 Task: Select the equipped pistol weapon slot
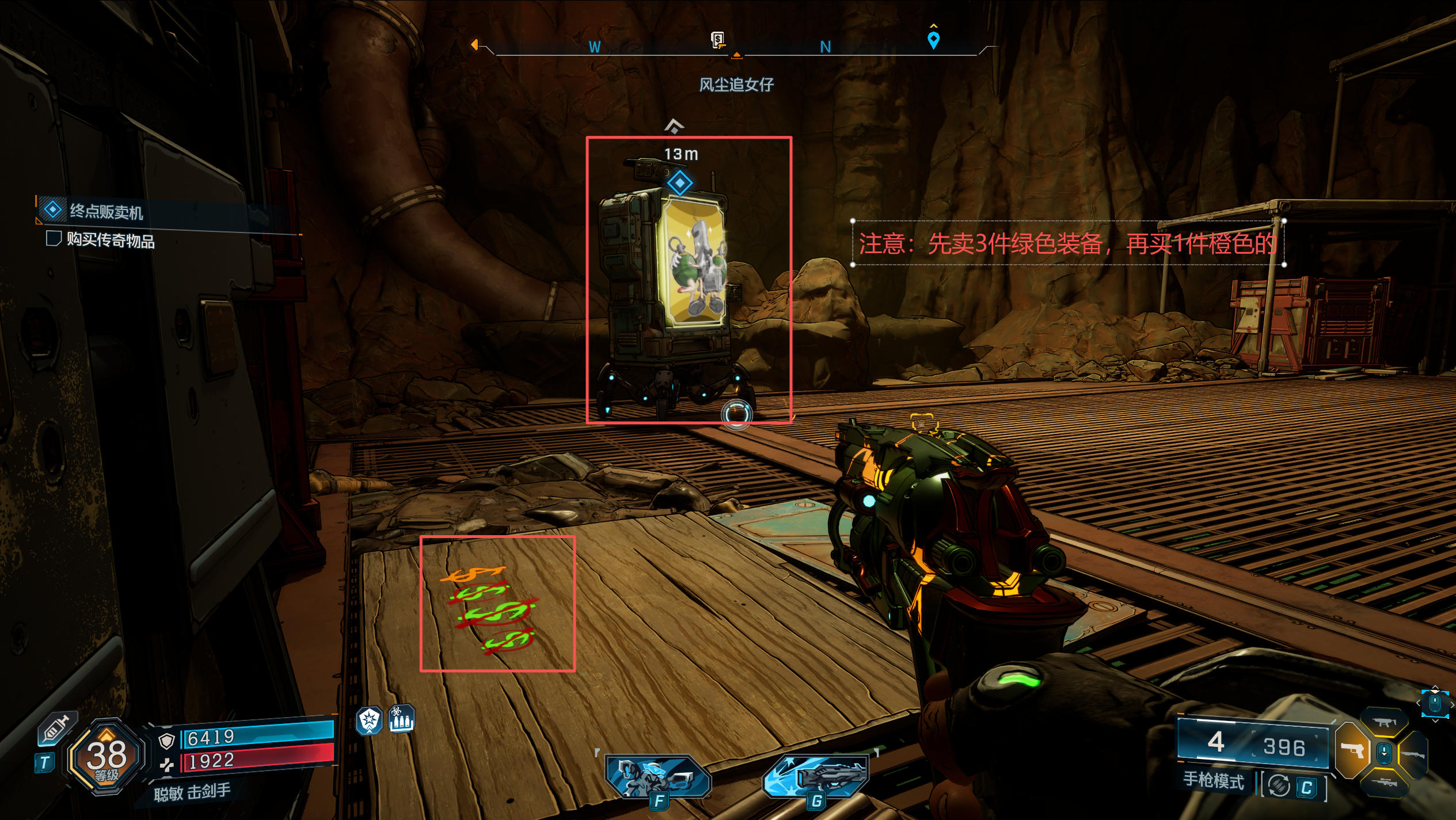click(1353, 750)
